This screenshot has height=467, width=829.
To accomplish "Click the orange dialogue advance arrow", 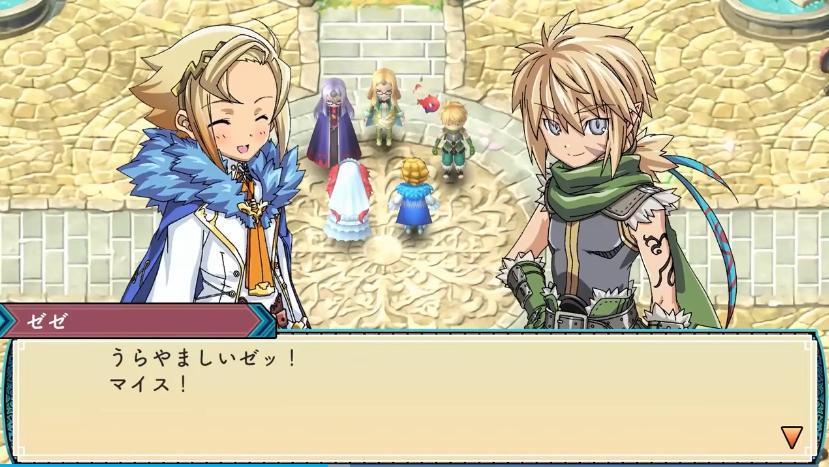I will pos(791,436).
